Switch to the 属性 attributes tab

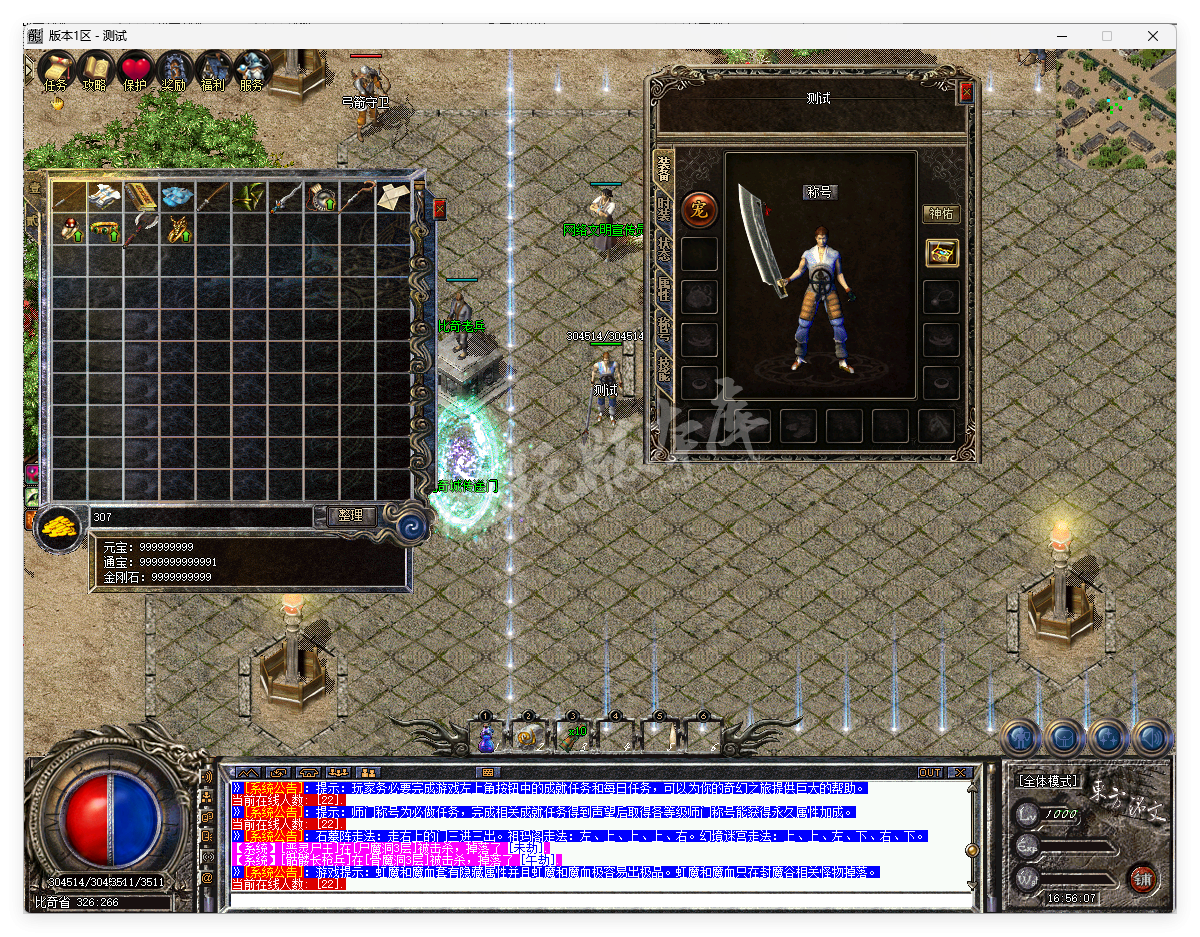[x=663, y=289]
